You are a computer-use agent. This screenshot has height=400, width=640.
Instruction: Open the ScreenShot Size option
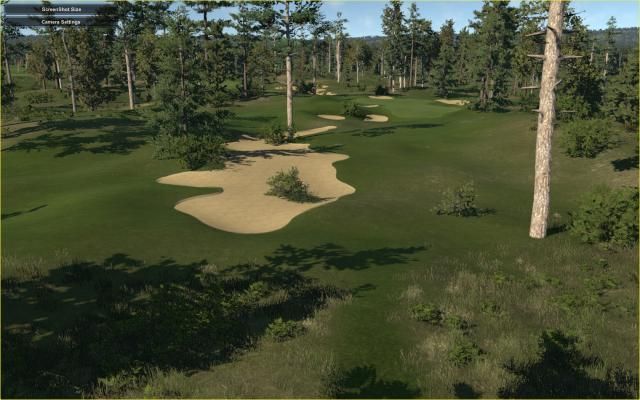pyautogui.click(x=62, y=8)
